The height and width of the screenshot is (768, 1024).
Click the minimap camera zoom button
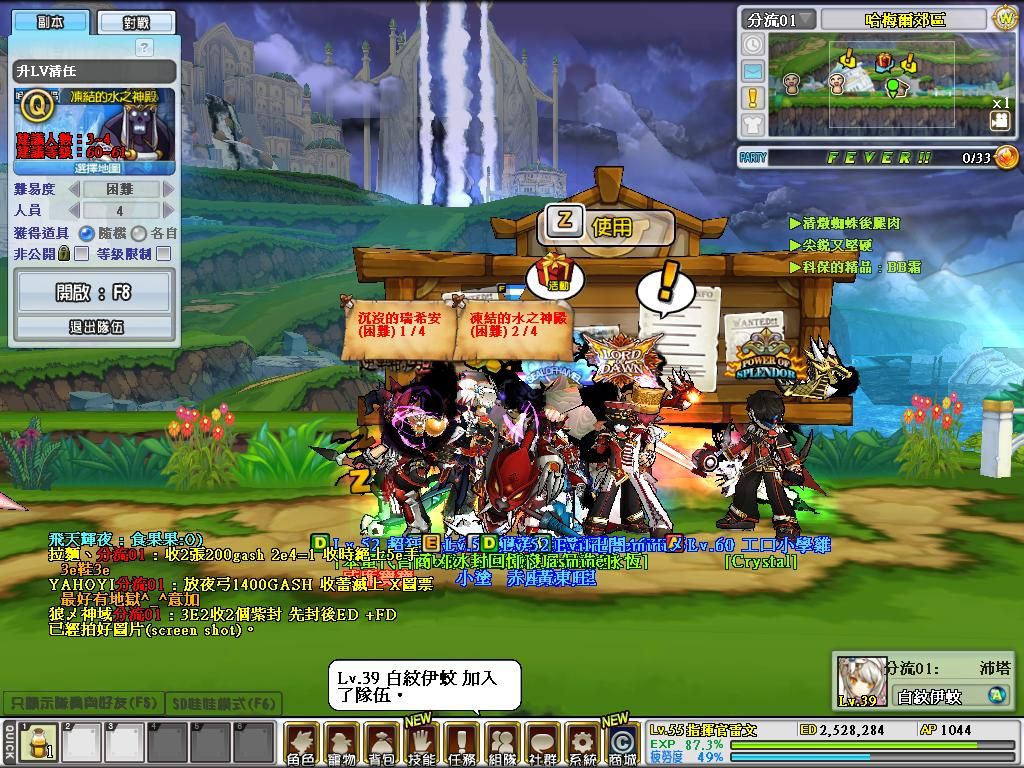pyautogui.click(x=999, y=121)
